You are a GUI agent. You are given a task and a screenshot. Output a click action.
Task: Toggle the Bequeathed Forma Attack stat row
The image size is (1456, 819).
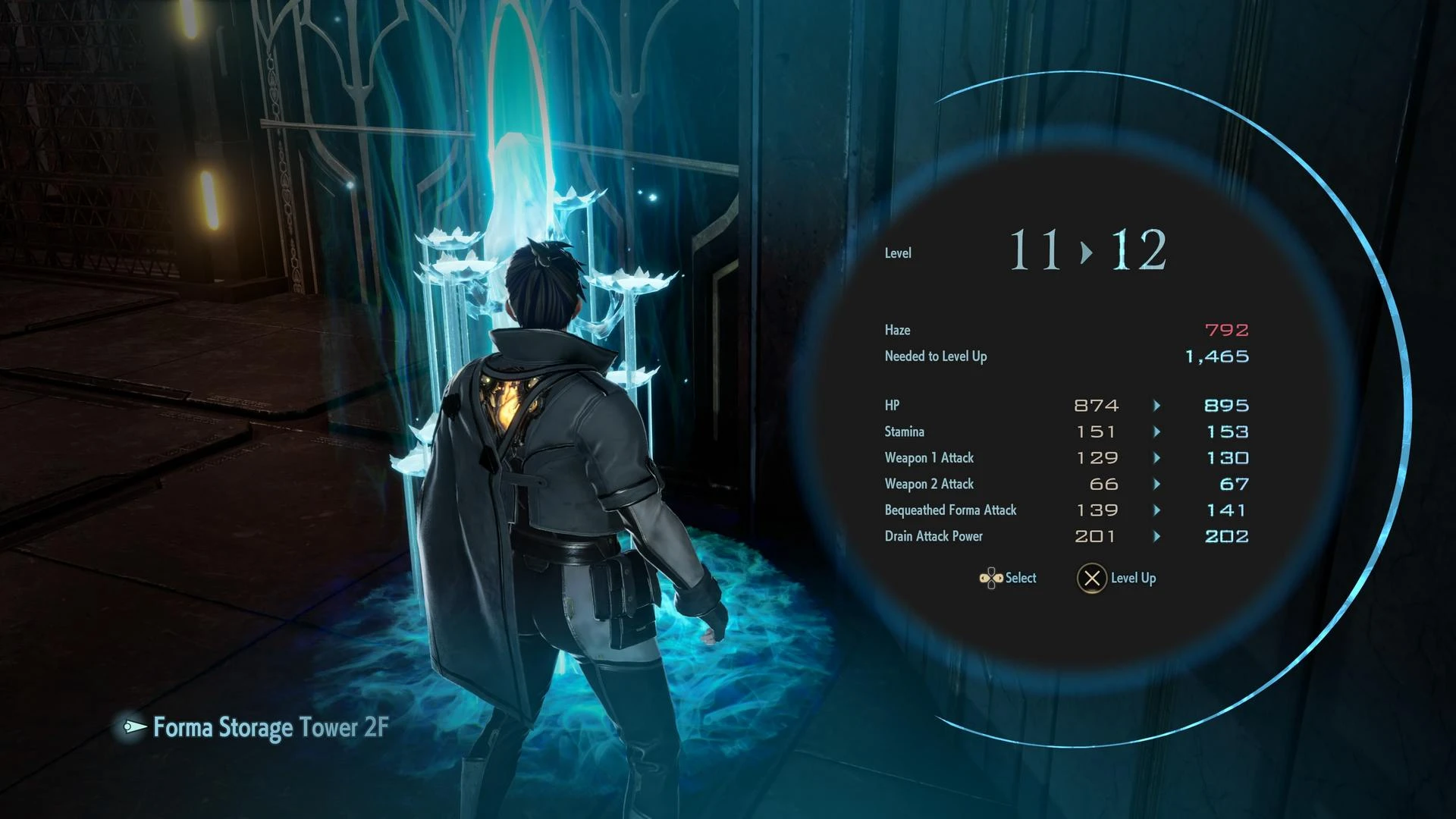point(949,510)
